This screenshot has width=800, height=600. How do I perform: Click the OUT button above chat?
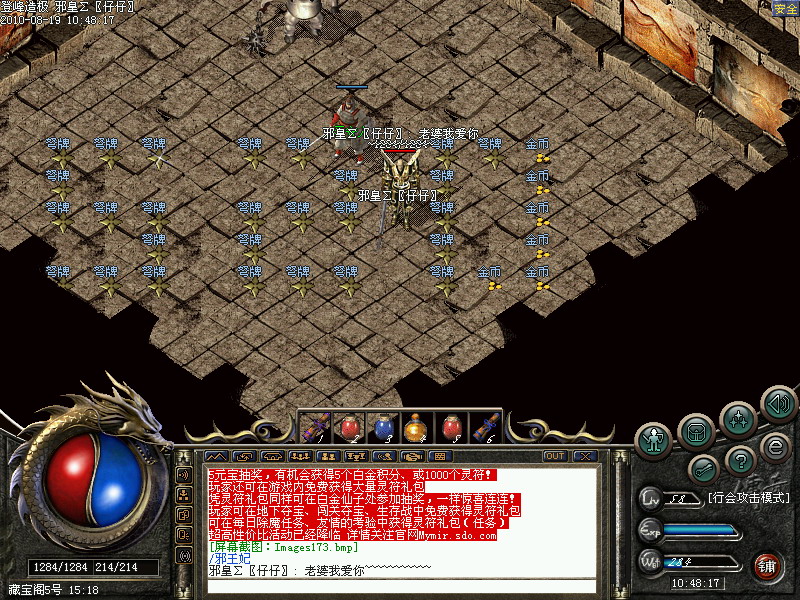[554, 456]
